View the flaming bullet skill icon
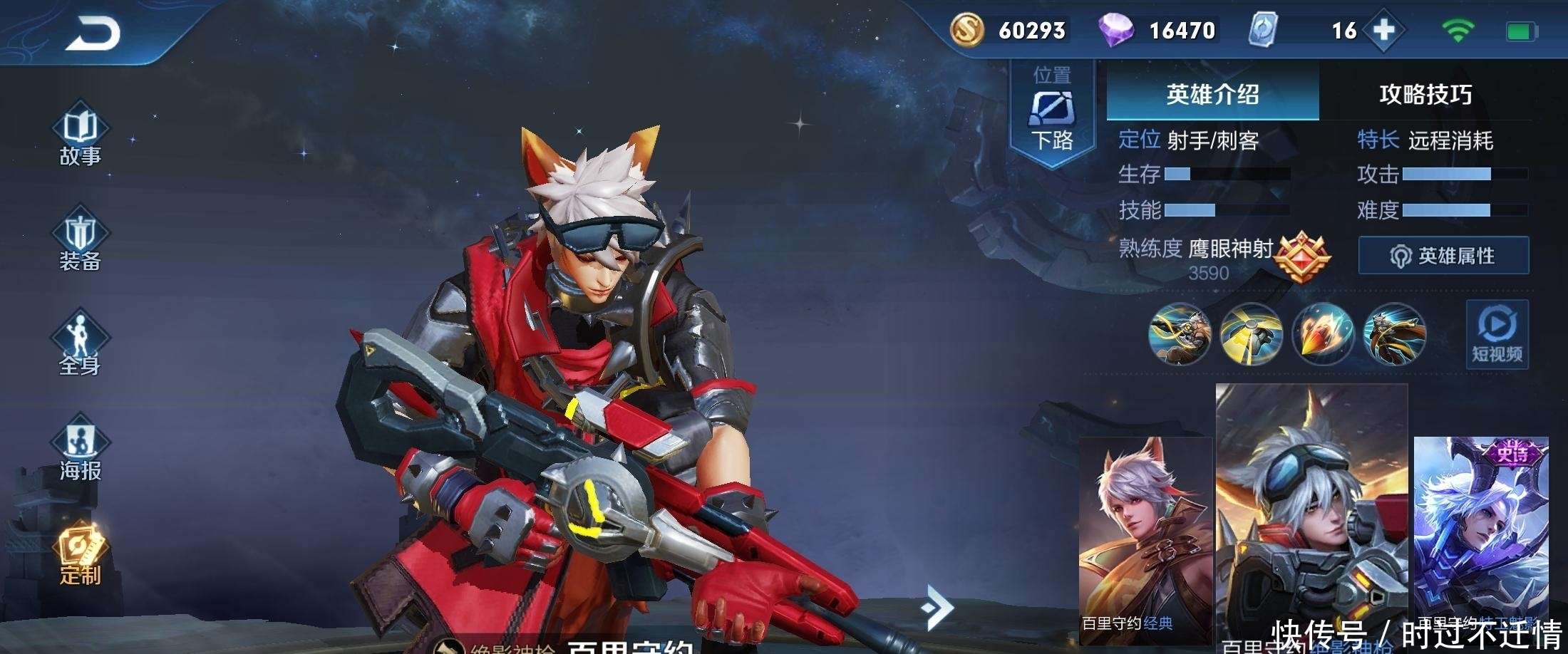This screenshot has width=1568, height=654. (x=1323, y=333)
